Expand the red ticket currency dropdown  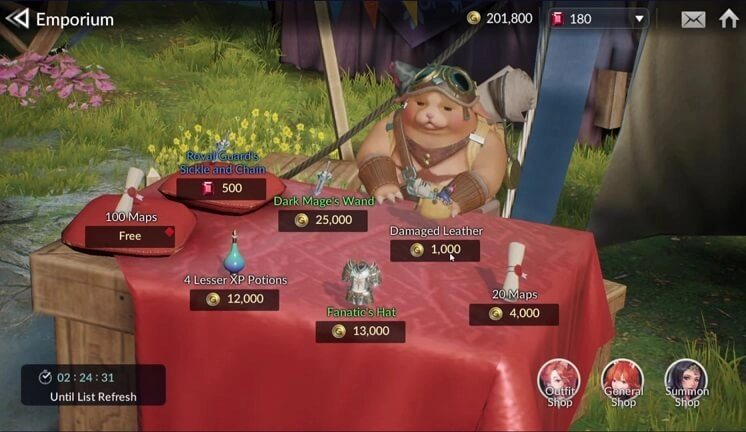click(639, 19)
